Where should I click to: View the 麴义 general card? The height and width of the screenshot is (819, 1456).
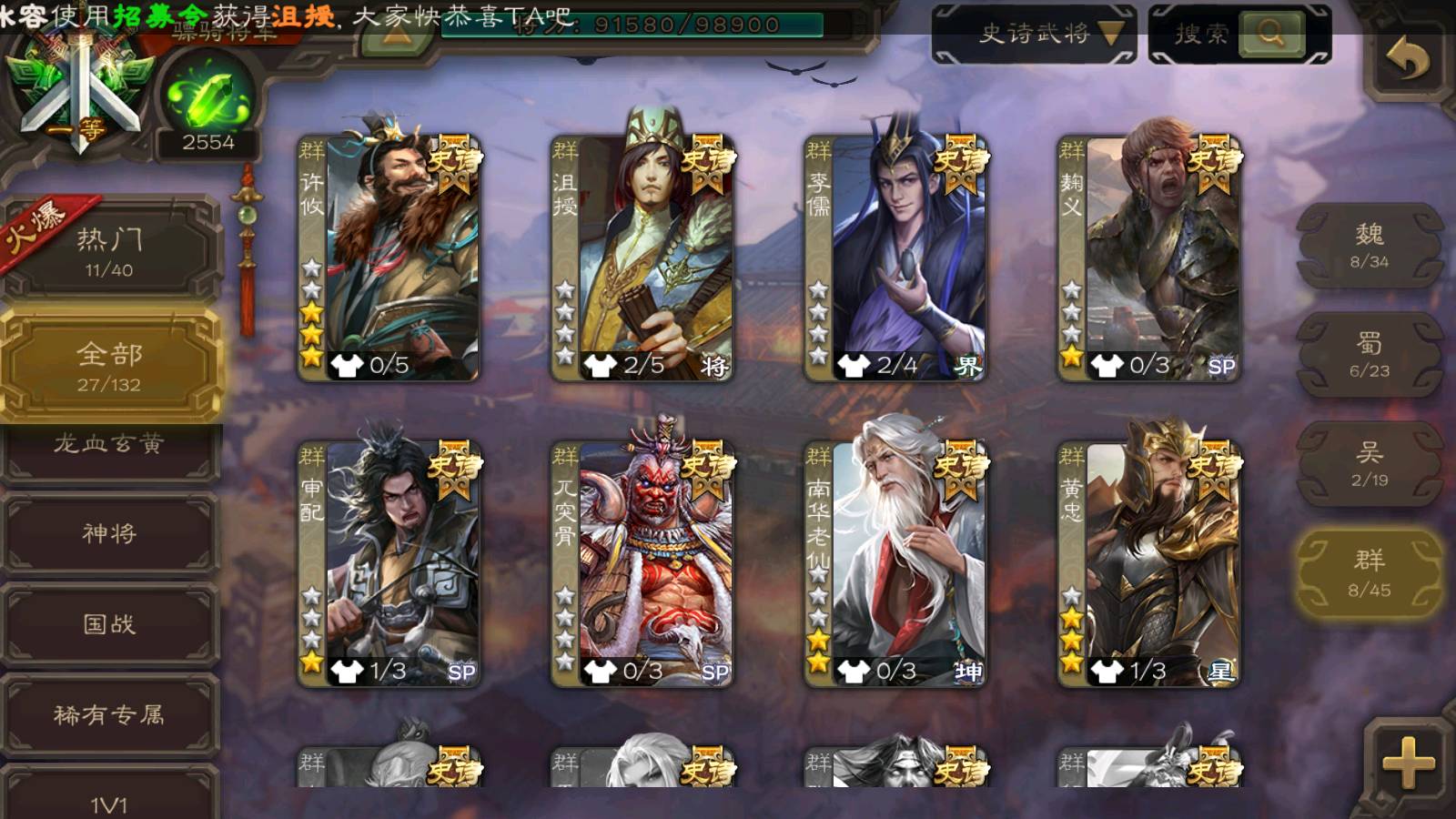pyautogui.click(x=1148, y=257)
